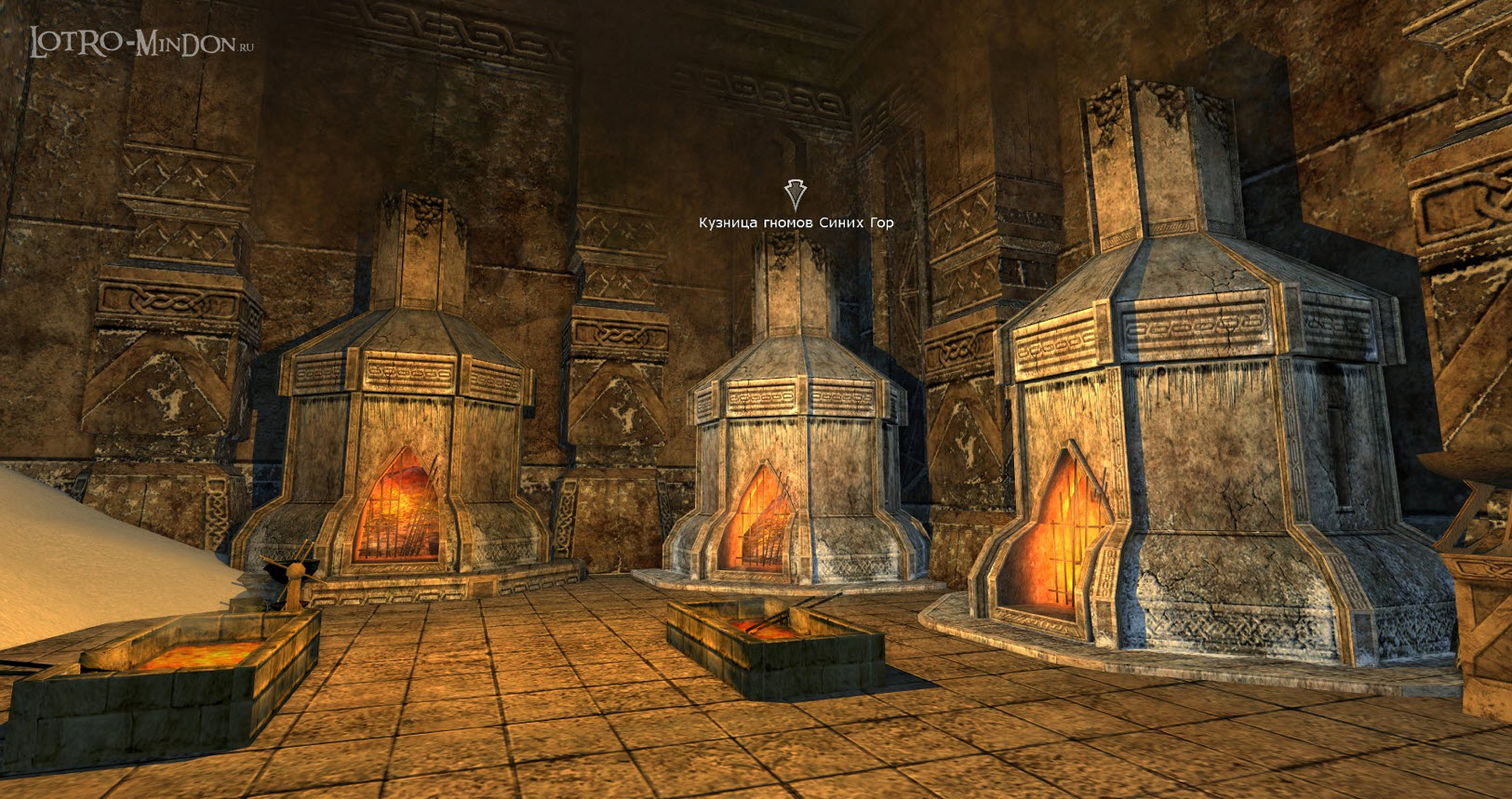
Task: Select the Кузница гномов Синих Гор nameplate
Action: click(796, 222)
